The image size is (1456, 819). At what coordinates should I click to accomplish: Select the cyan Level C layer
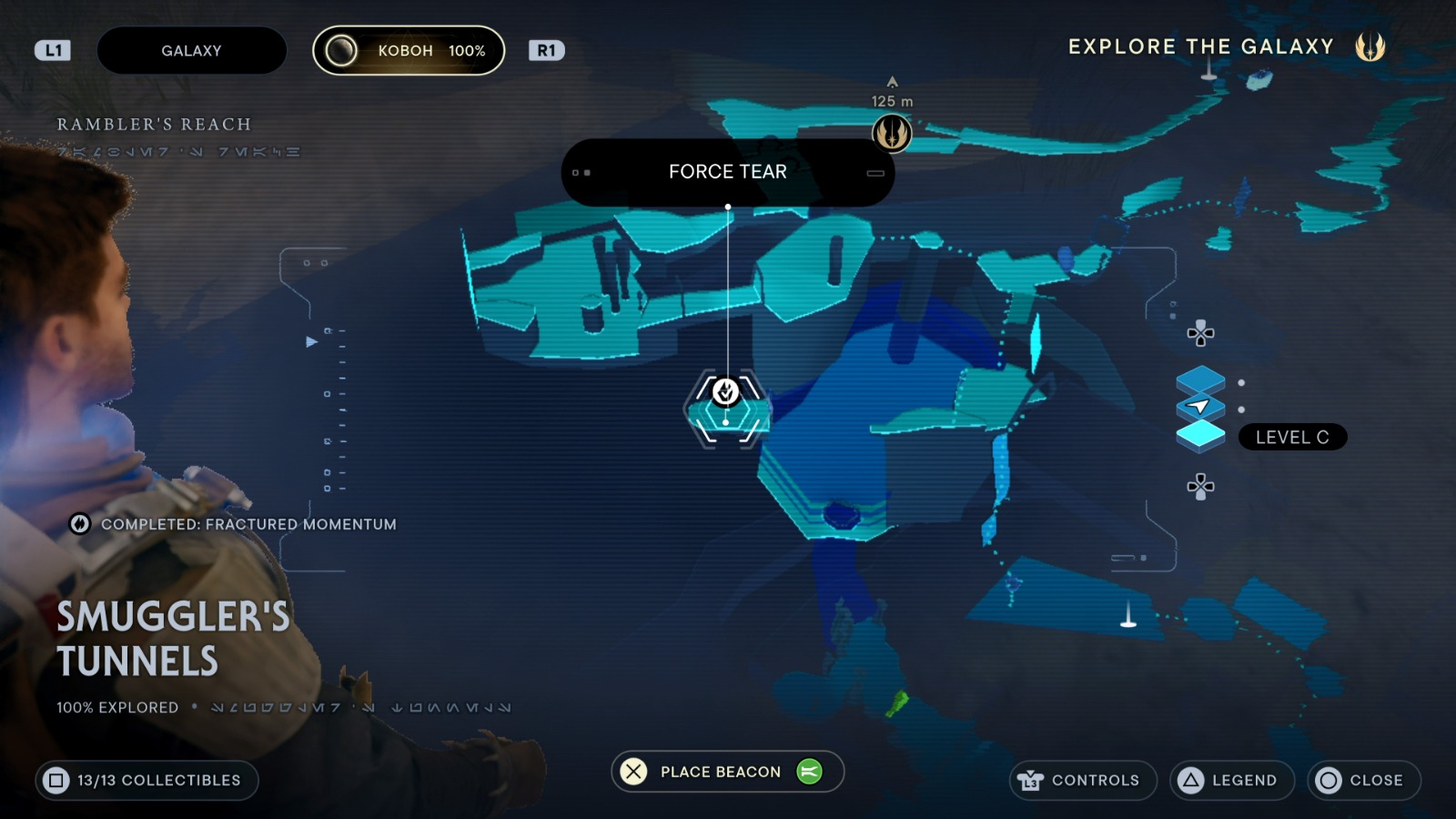tap(1201, 435)
